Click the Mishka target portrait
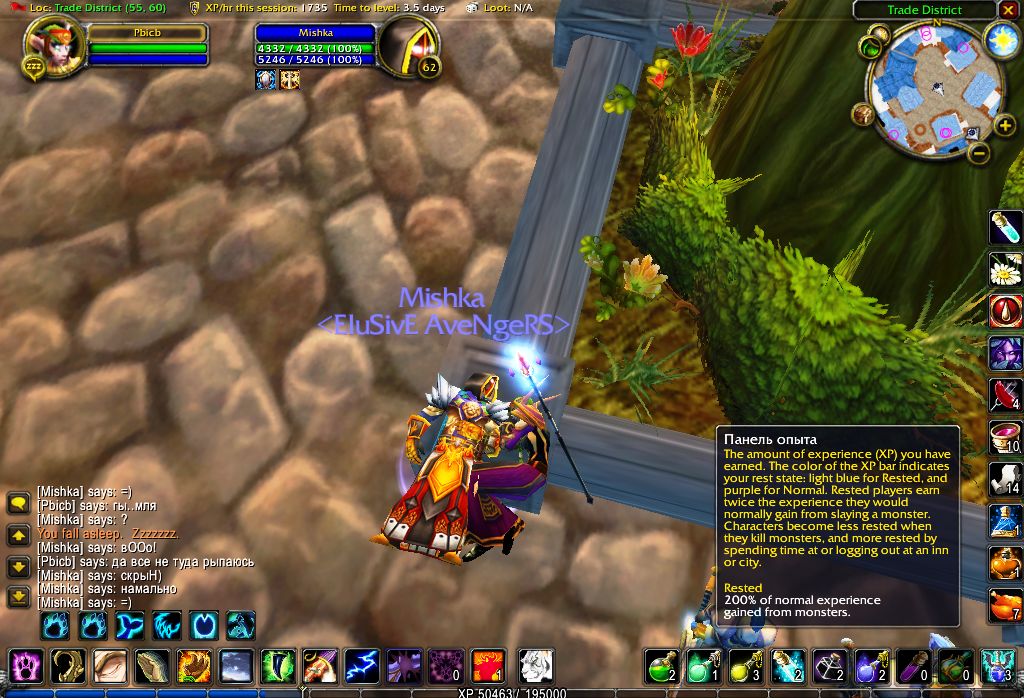The height and width of the screenshot is (698, 1024). pos(409,49)
